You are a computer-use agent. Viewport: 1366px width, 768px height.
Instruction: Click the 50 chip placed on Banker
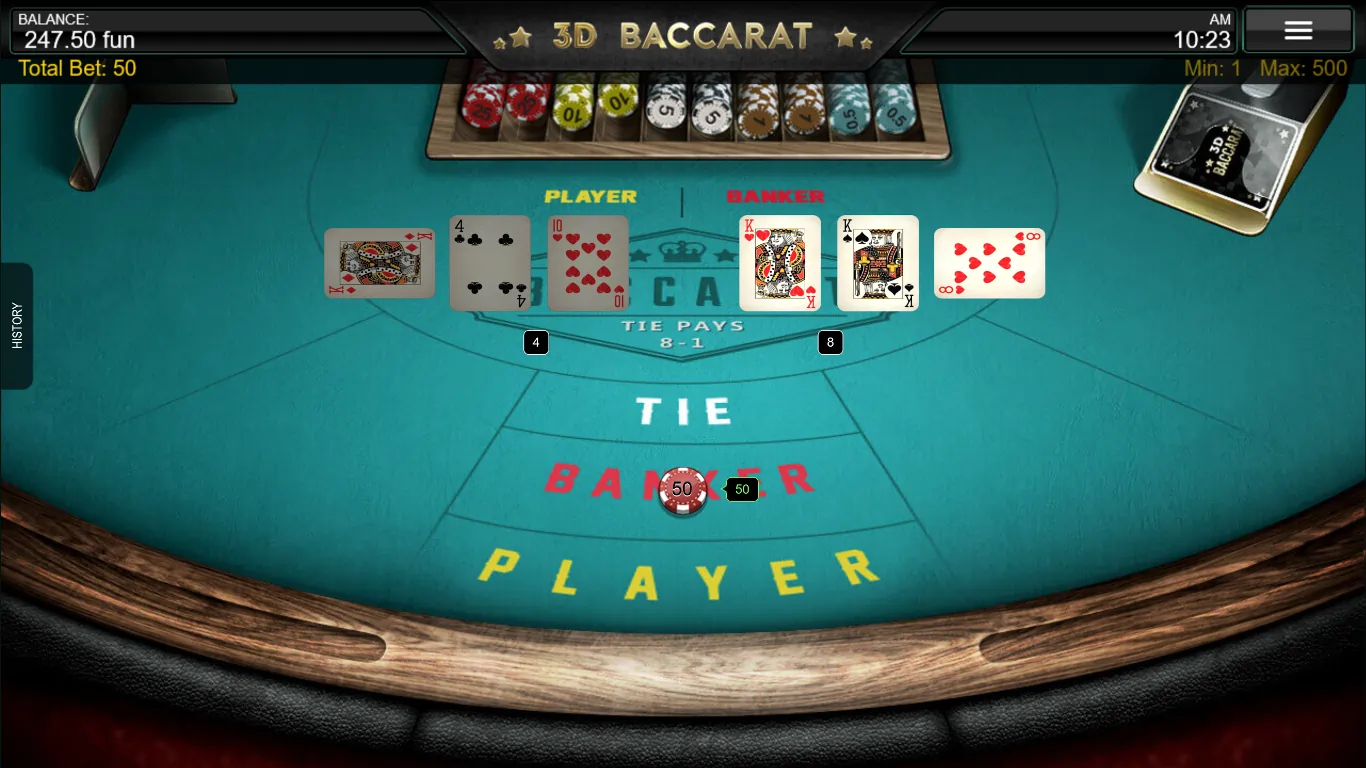(x=683, y=490)
